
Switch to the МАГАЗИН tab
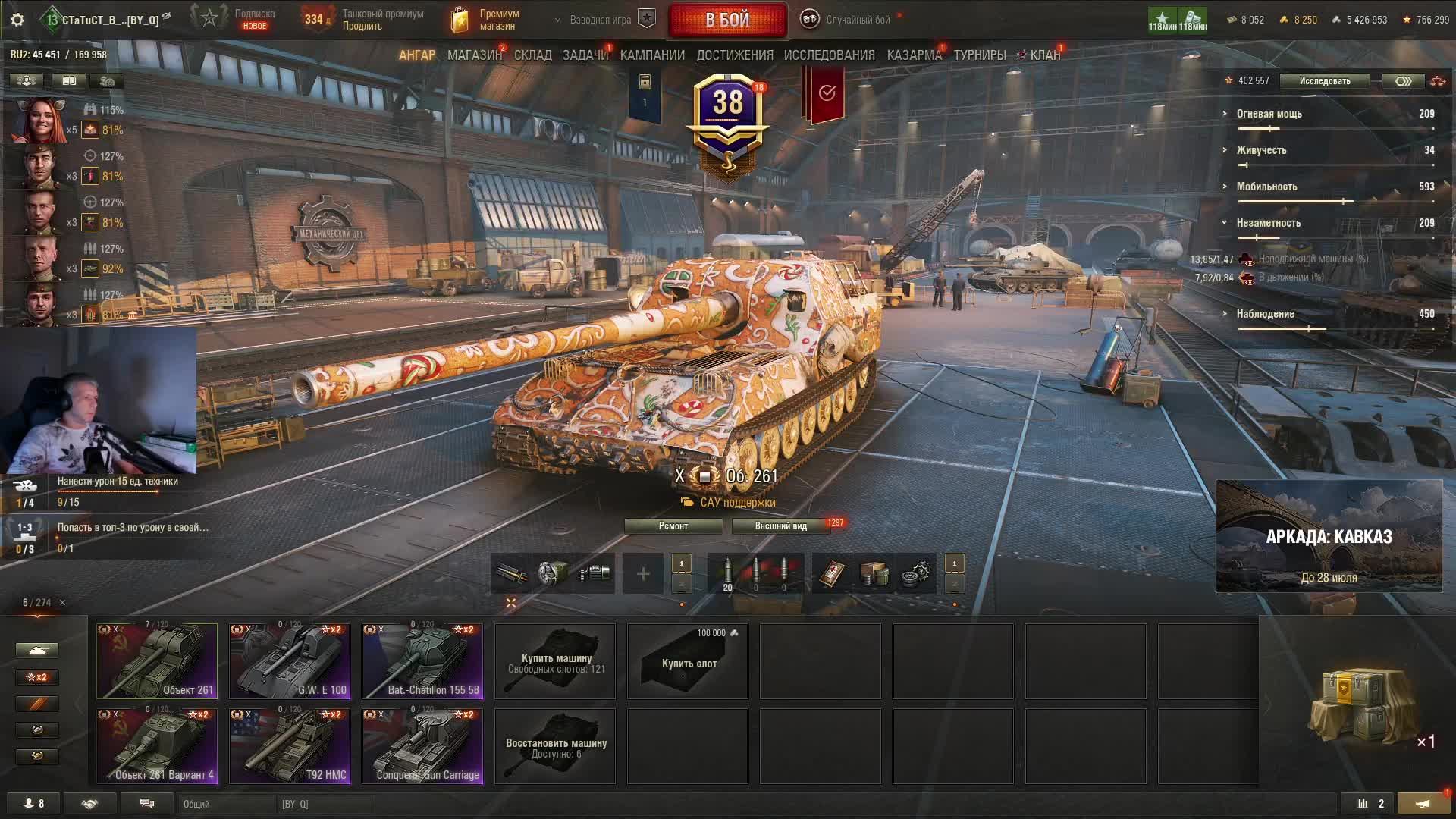[x=474, y=55]
